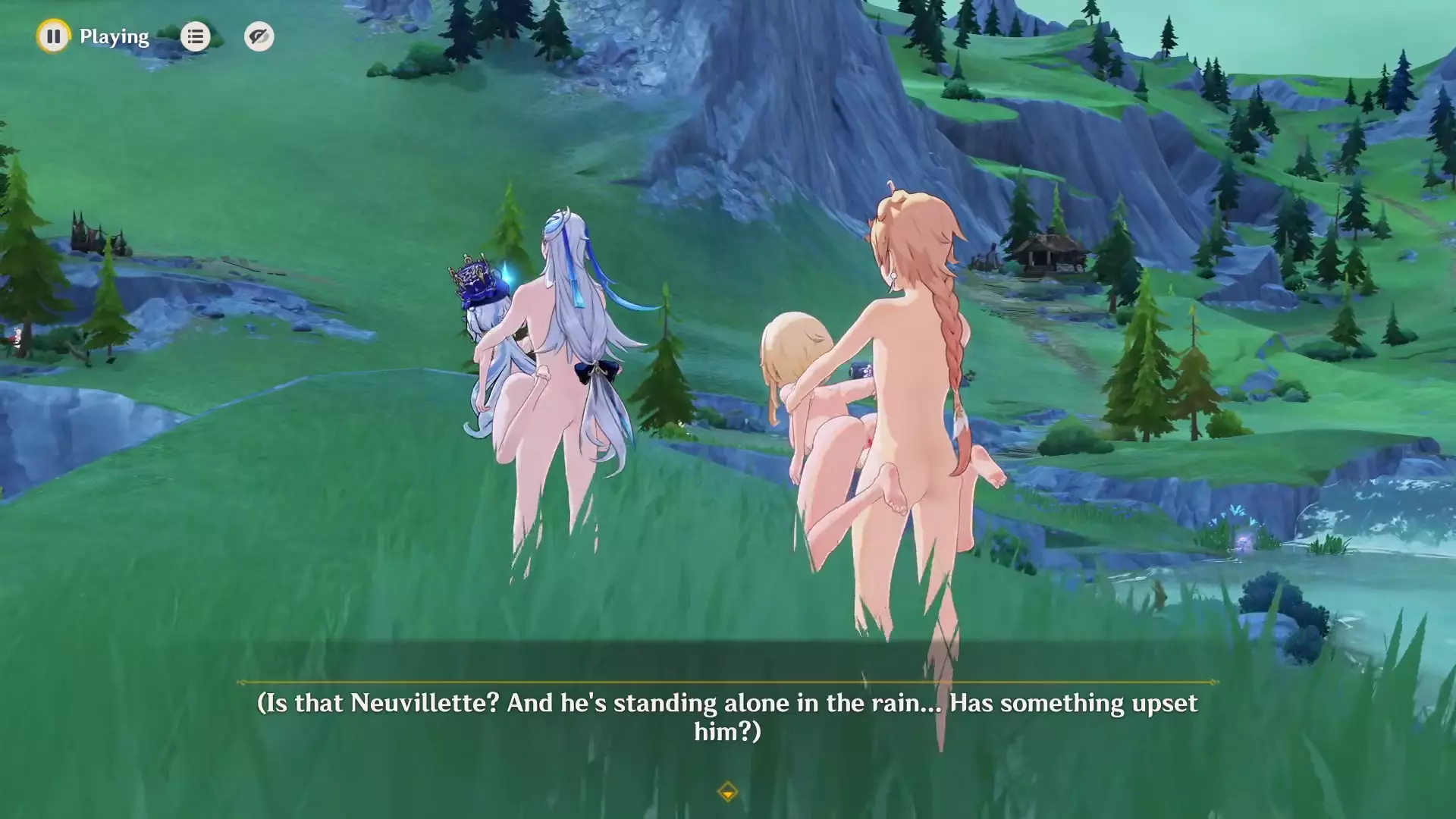Pause the auto-playing dialogue
1456x819 pixels.
click(53, 36)
